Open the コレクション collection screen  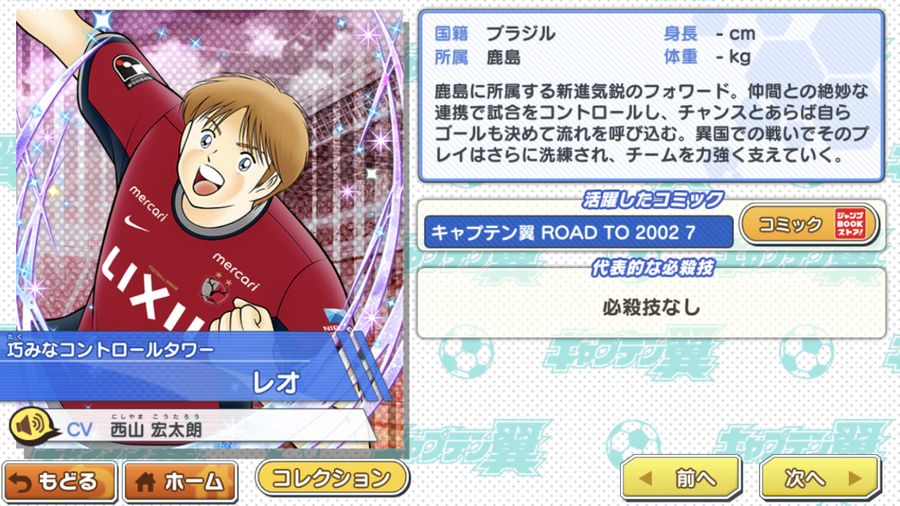tap(332, 476)
